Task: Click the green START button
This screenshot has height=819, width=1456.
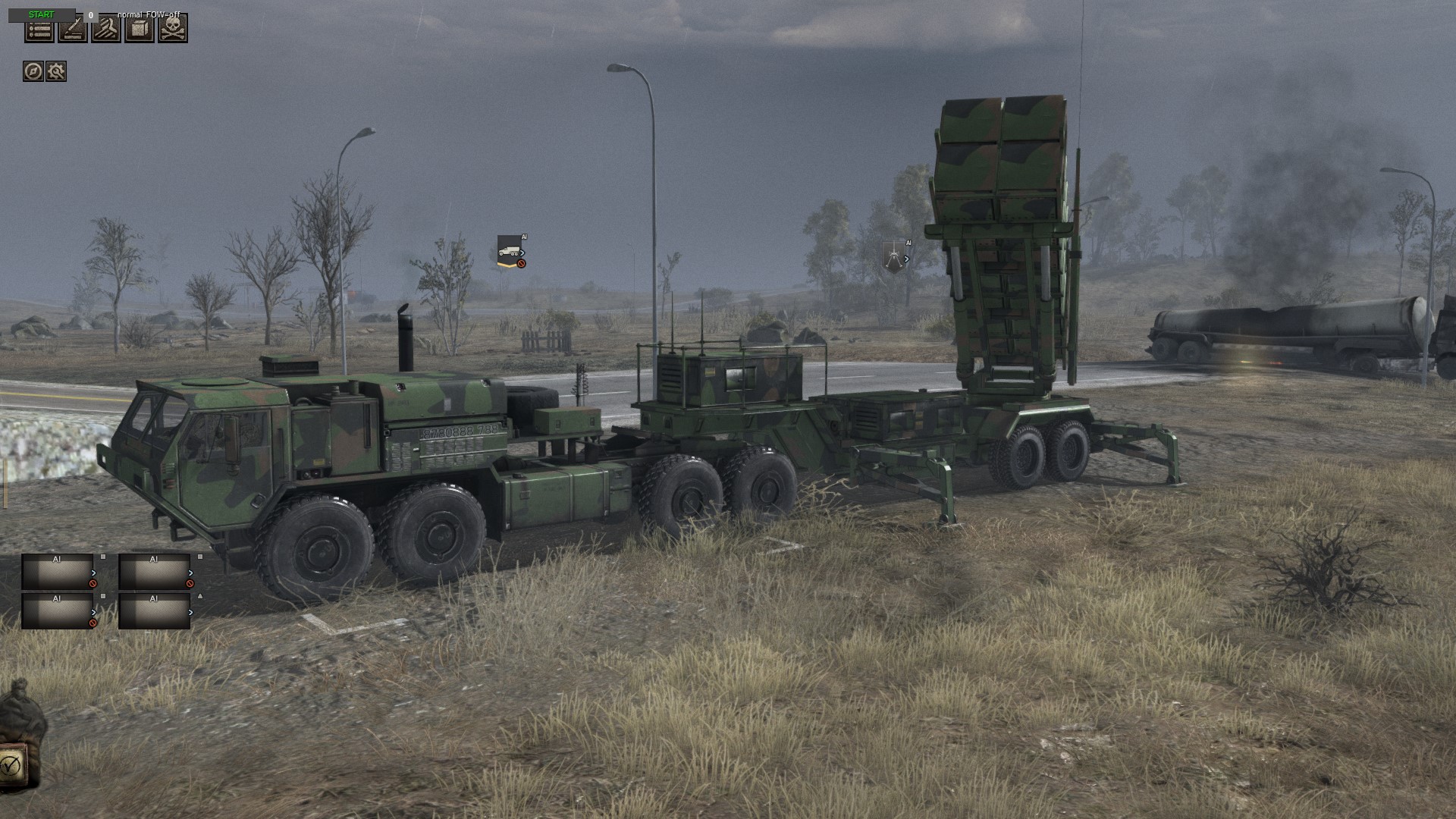Action: tap(42, 14)
